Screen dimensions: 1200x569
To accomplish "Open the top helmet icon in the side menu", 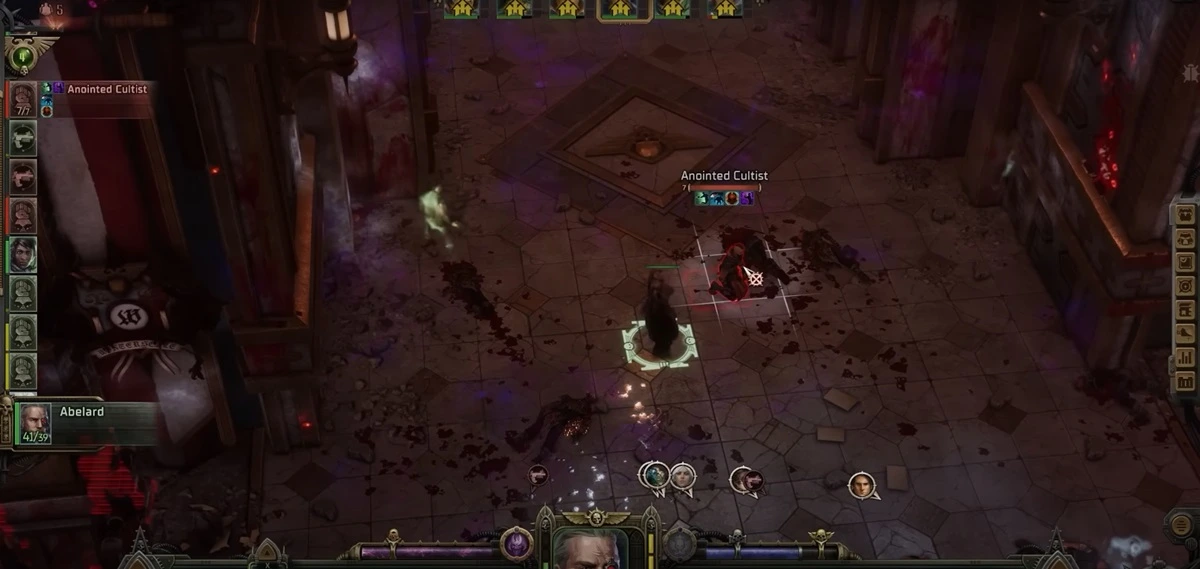I will (x=1186, y=214).
